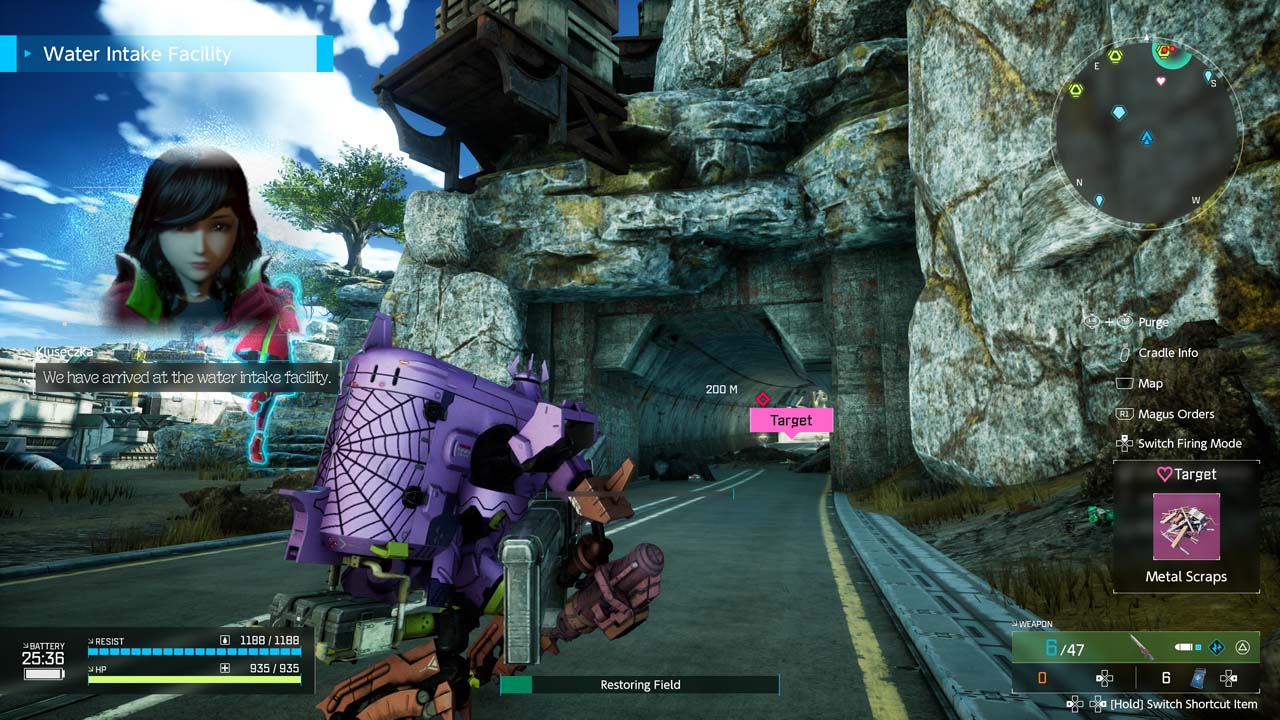
Task: Open the Magus Orders entry
Action: pyautogui.click(x=1175, y=414)
